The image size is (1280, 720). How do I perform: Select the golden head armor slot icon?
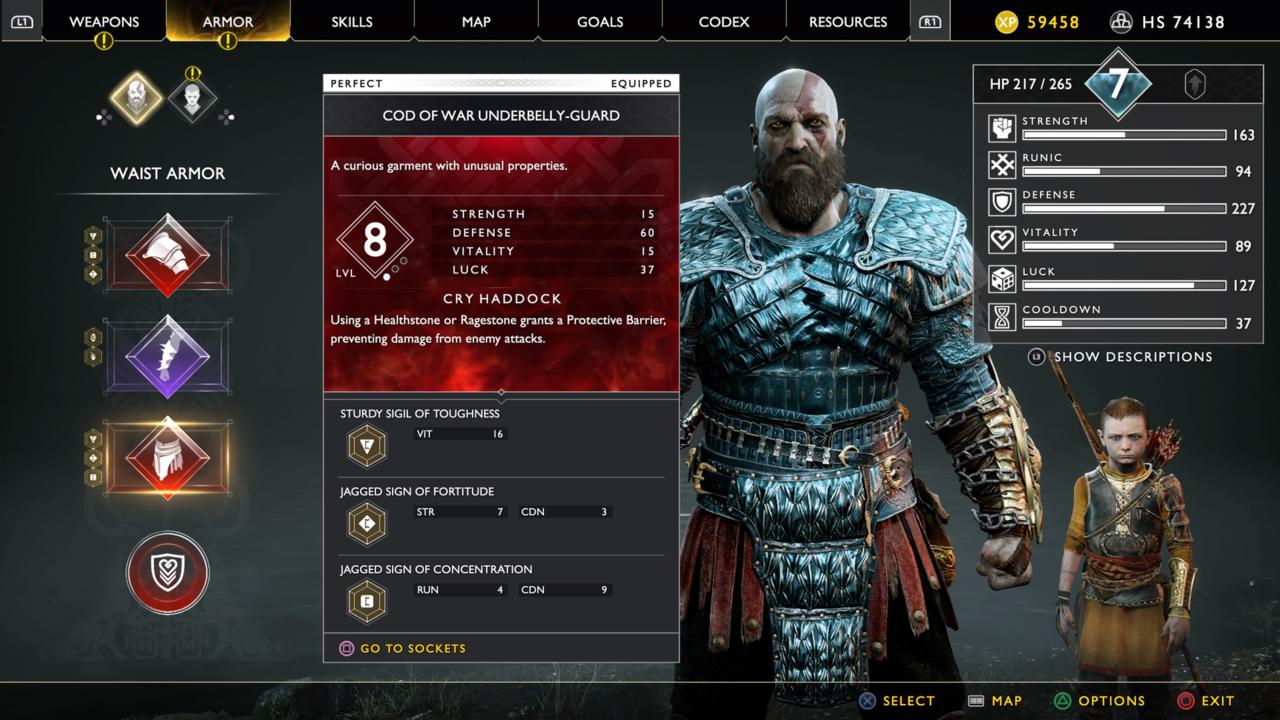click(x=138, y=96)
